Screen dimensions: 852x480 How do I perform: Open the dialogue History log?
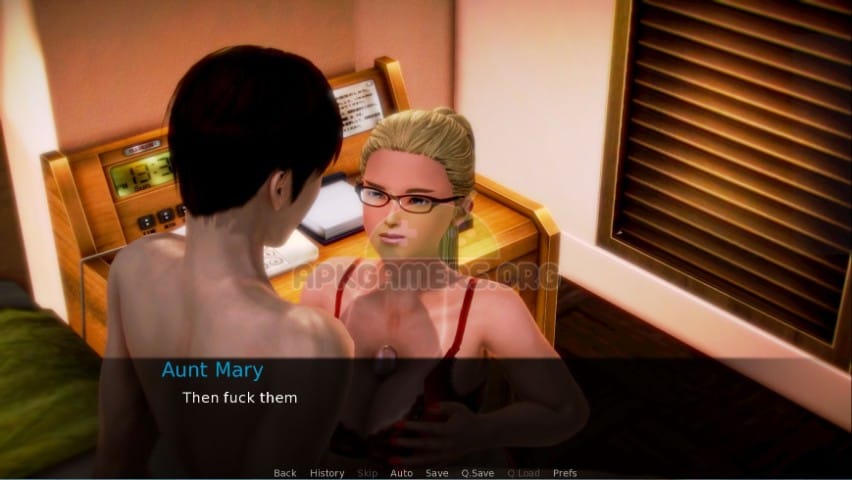pos(327,473)
